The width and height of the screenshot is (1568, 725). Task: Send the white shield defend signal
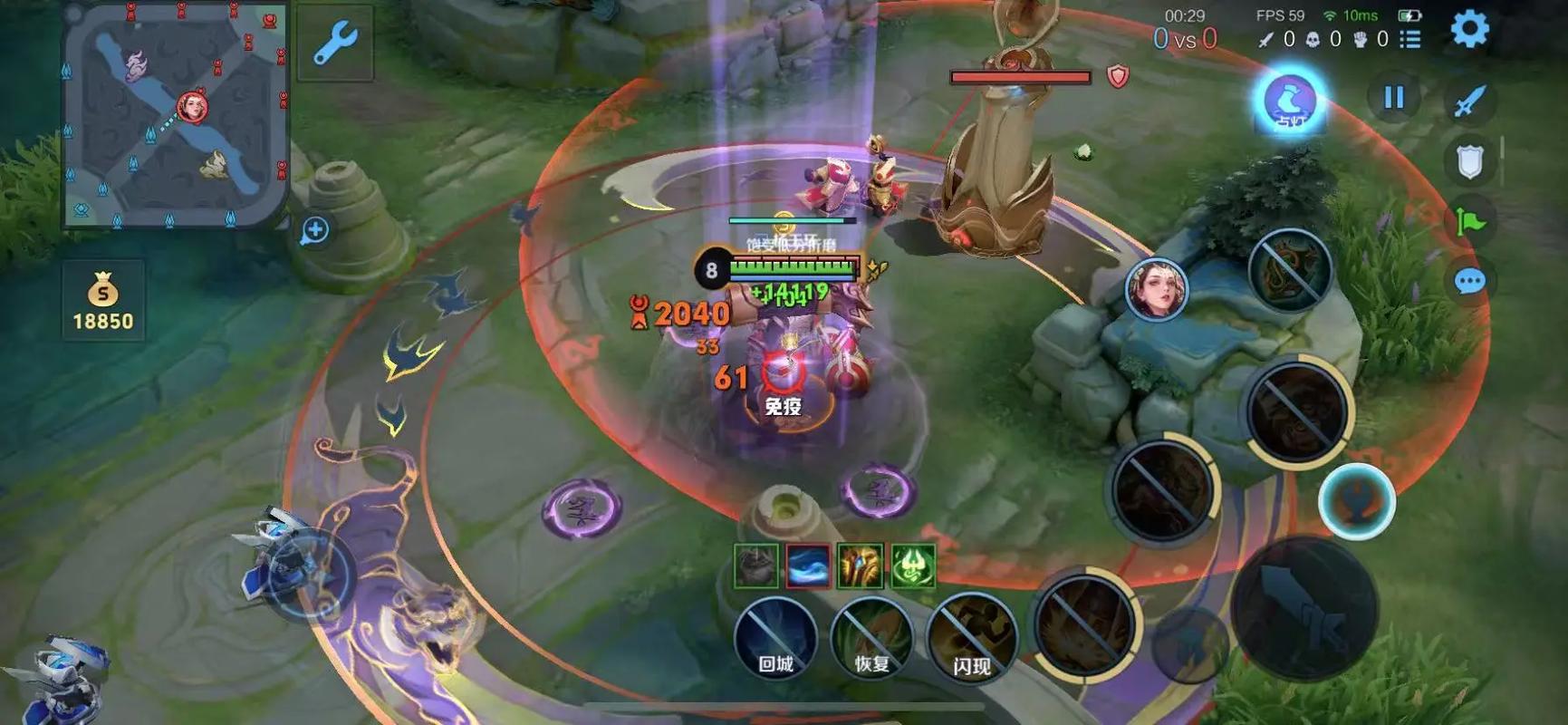(1469, 162)
